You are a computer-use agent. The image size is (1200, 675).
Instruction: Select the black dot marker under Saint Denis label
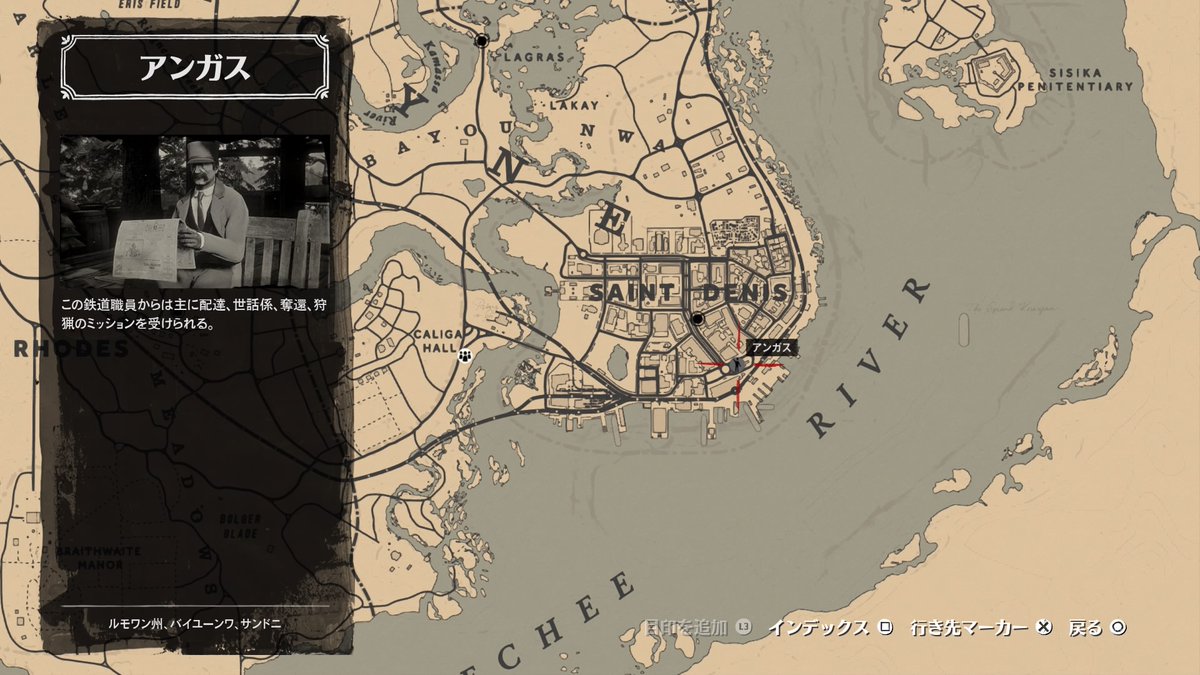698,319
